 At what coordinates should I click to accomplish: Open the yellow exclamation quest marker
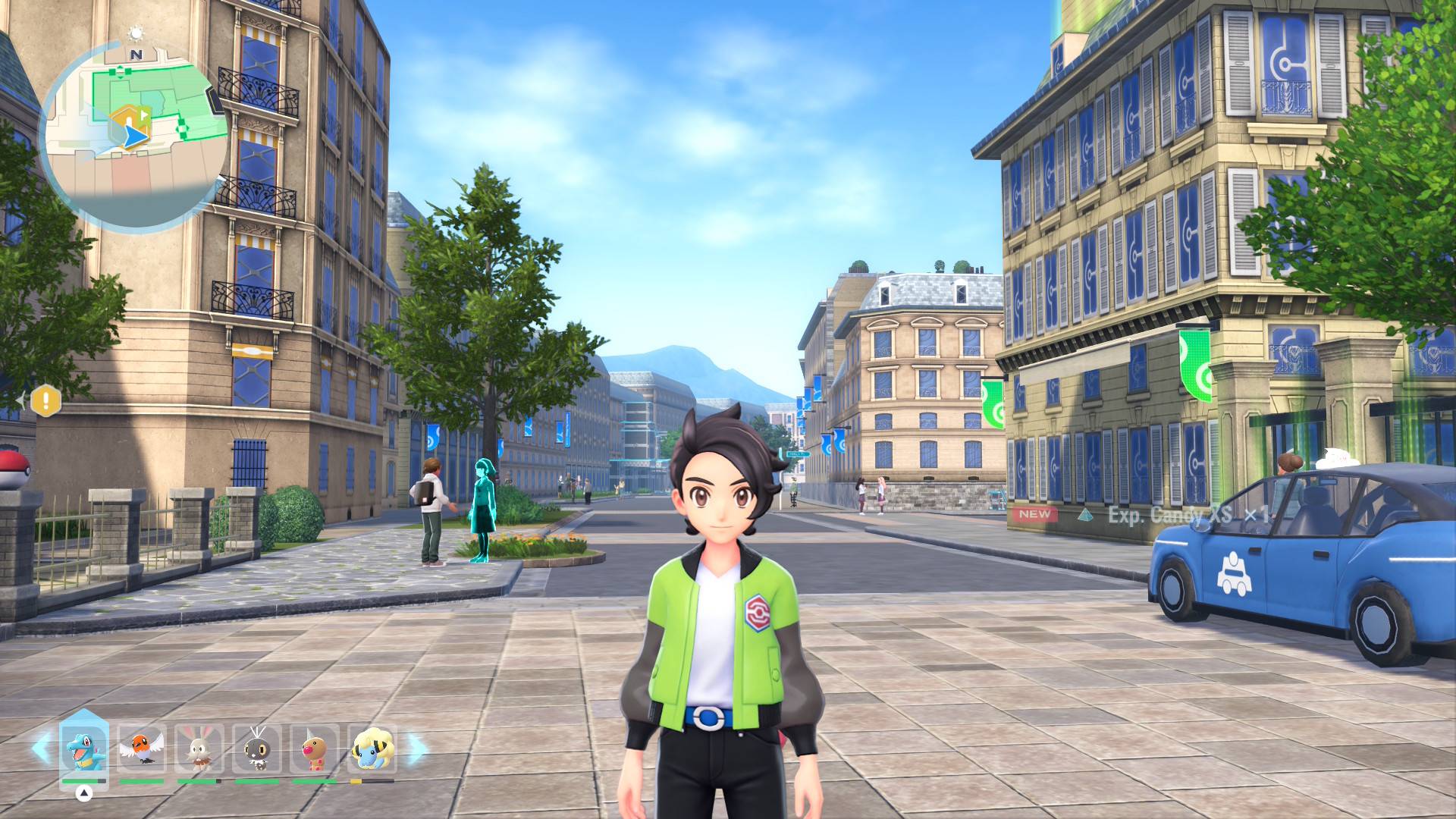pyautogui.click(x=45, y=400)
